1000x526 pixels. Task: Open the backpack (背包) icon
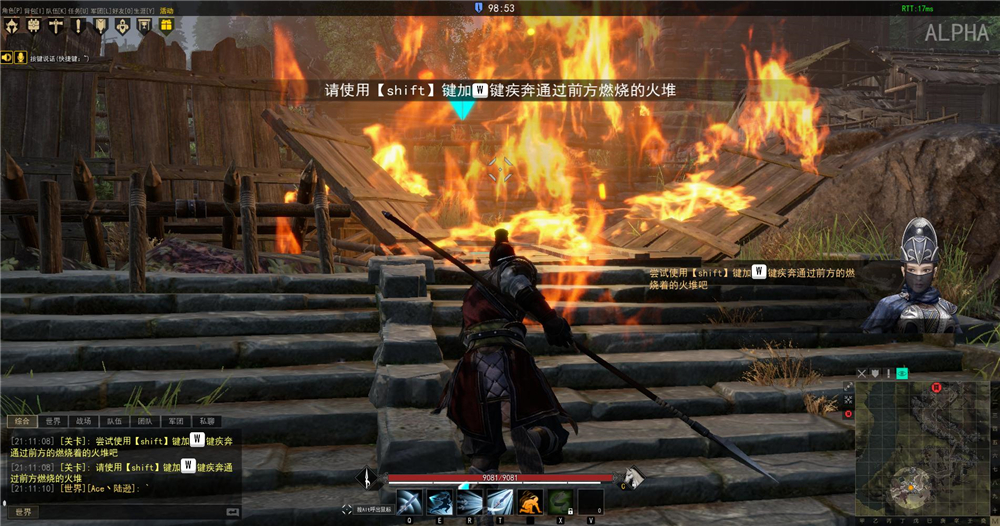[33, 26]
